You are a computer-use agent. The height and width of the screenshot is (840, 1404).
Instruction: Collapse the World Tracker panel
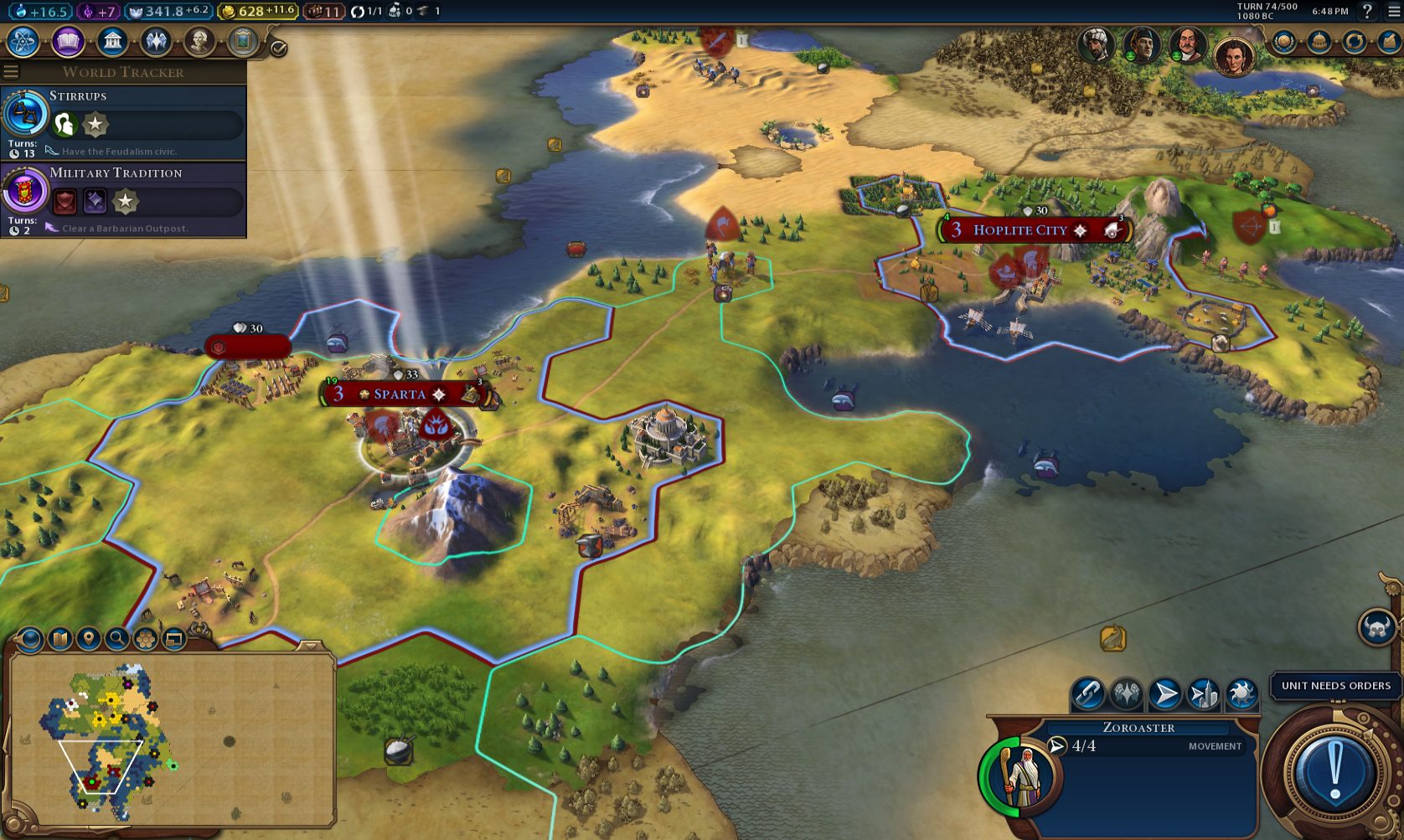(x=10, y=71)
